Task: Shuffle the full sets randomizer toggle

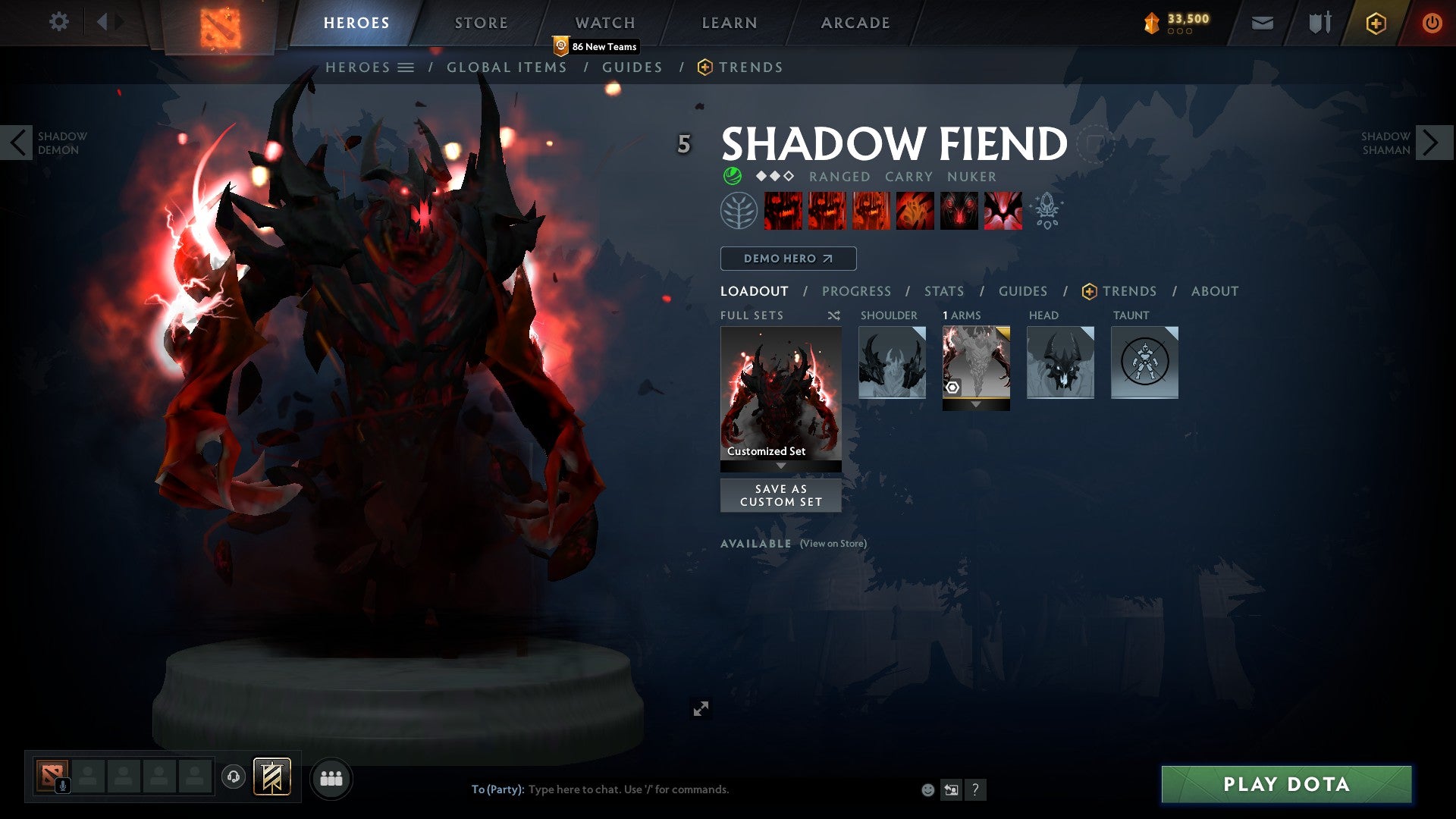Action: click(x=833, y=315)
